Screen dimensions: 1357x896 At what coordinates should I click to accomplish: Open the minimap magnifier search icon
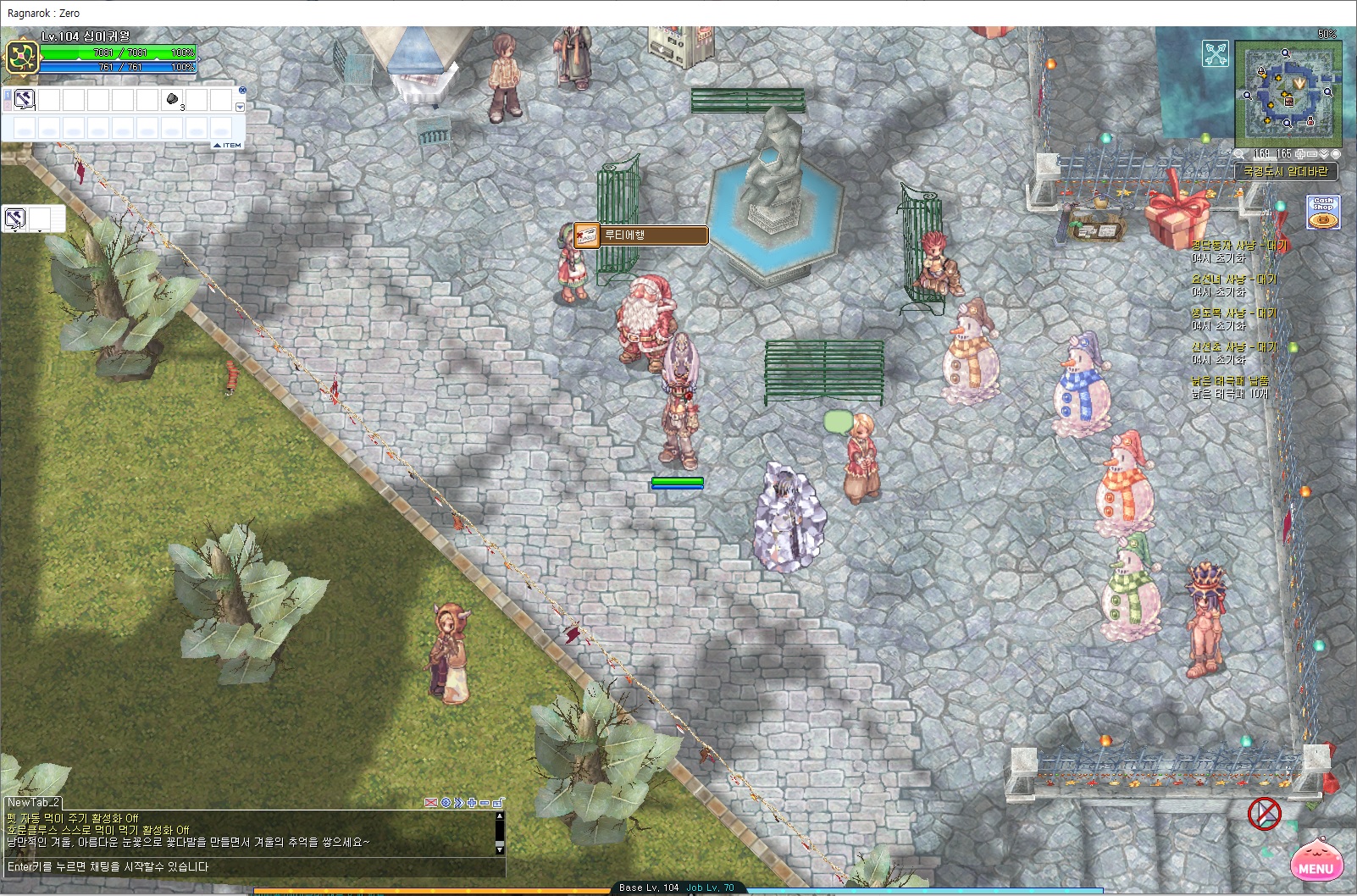click(1240, 154)
